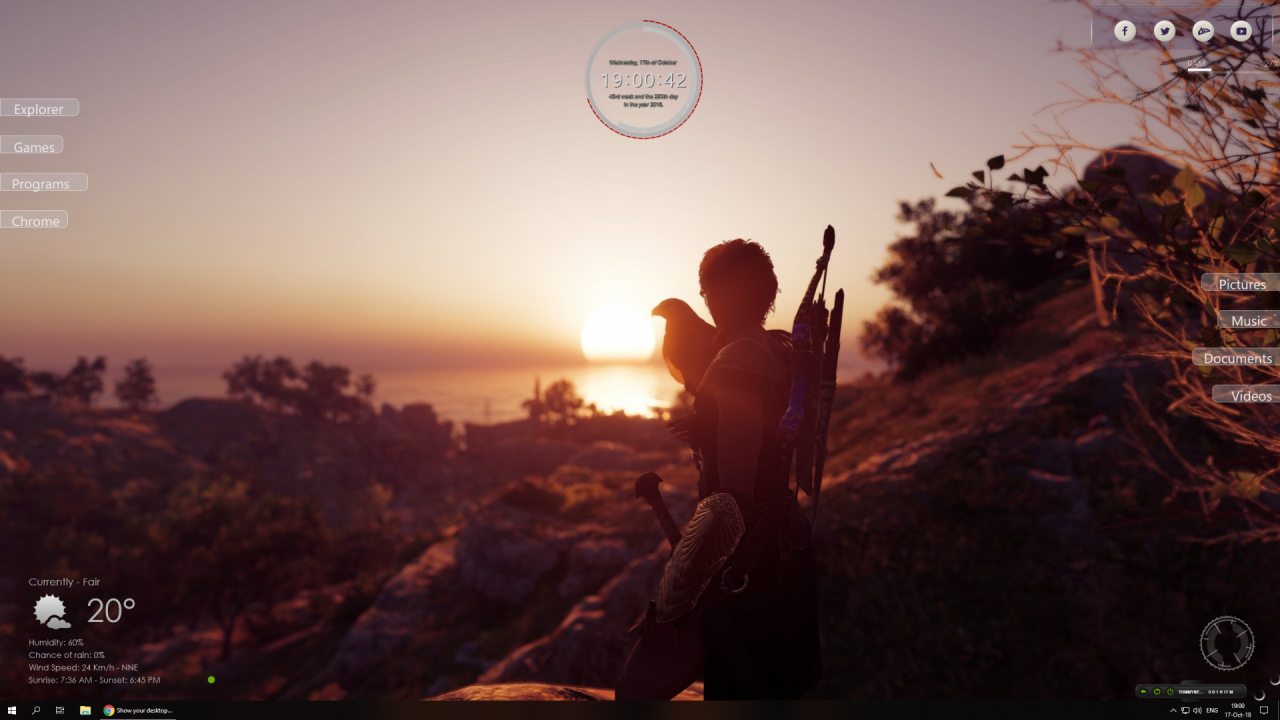Open the Programs launcher
The height and width of the screenshot is (720, 1280).
click(x=41, y=183)
